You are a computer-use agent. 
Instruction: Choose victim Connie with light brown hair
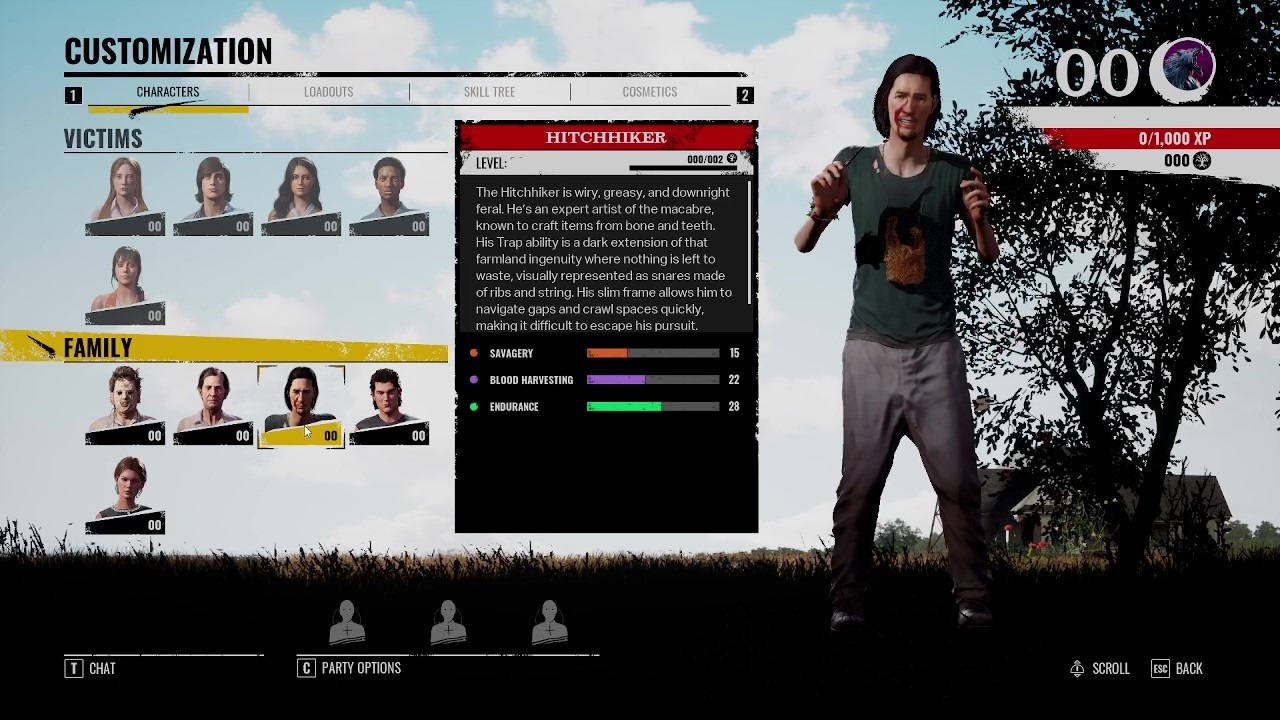(x=125, y=196)
